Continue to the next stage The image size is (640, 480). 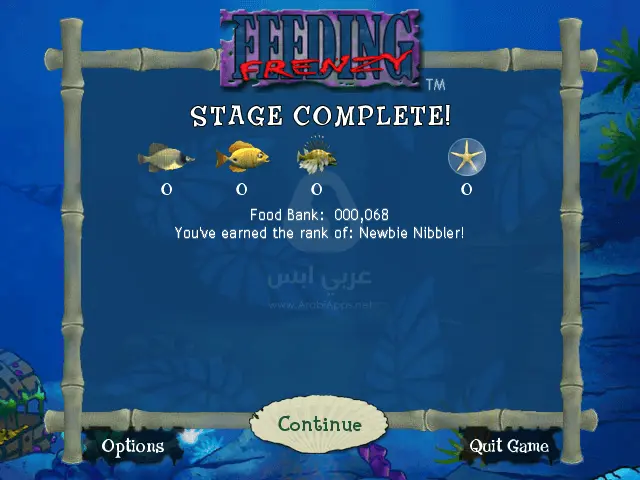click(319, 425)
